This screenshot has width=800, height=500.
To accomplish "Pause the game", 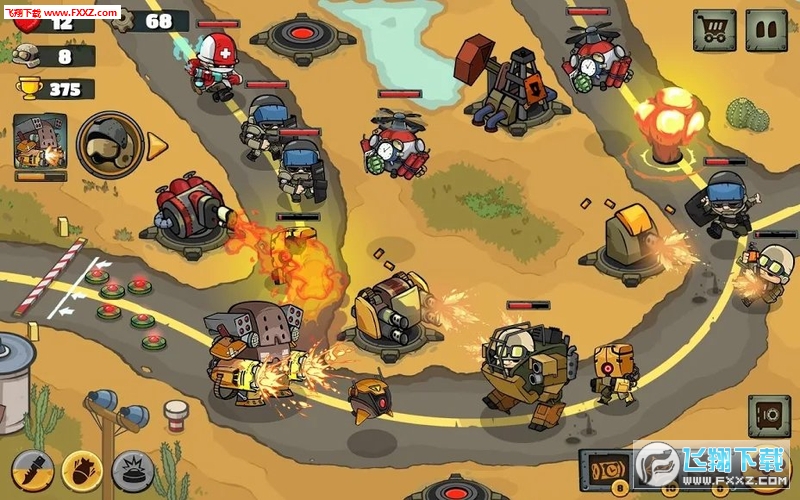I will 767,31.
